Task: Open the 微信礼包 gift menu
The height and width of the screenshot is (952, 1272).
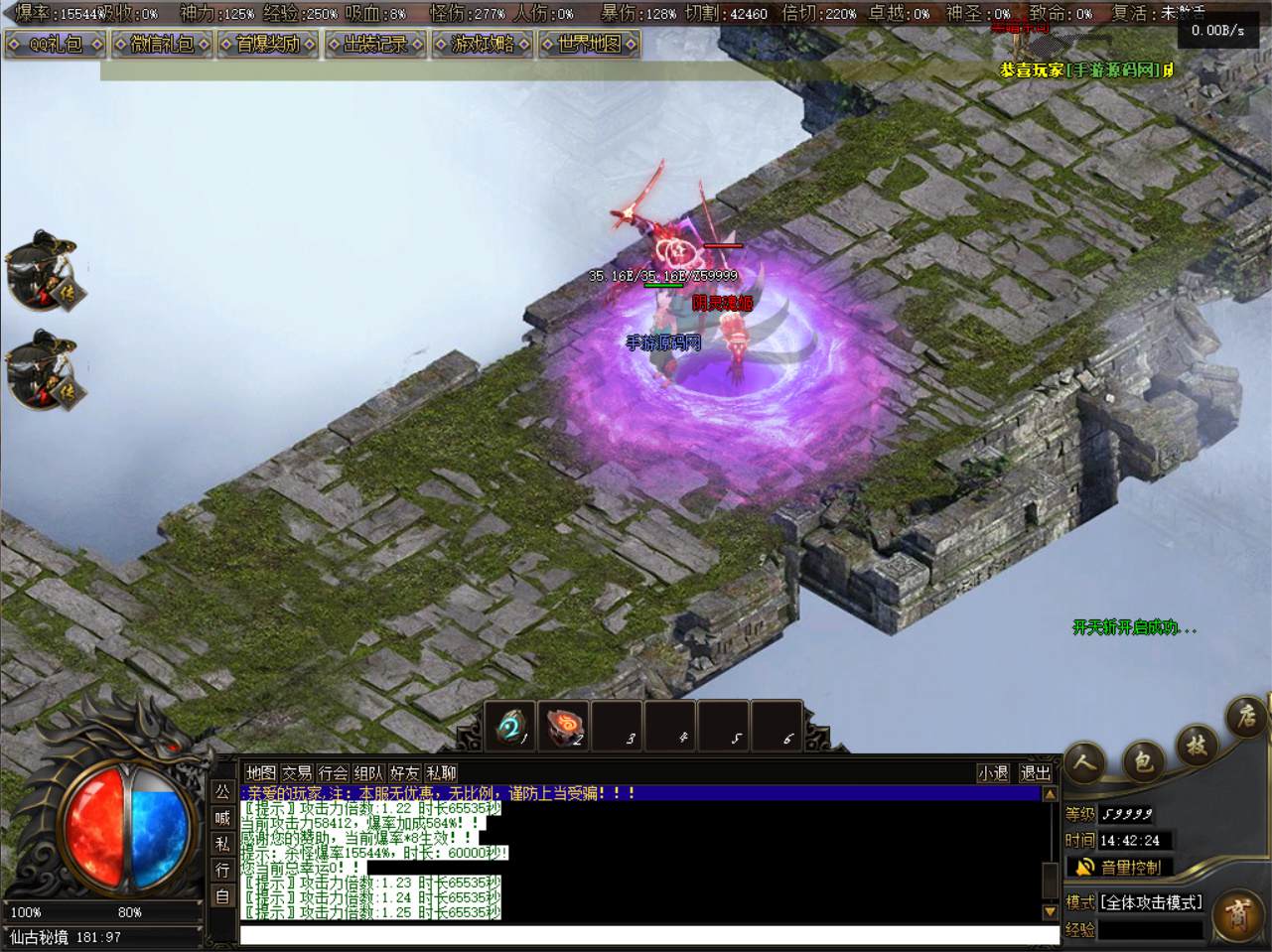Action: pos(162,44)
